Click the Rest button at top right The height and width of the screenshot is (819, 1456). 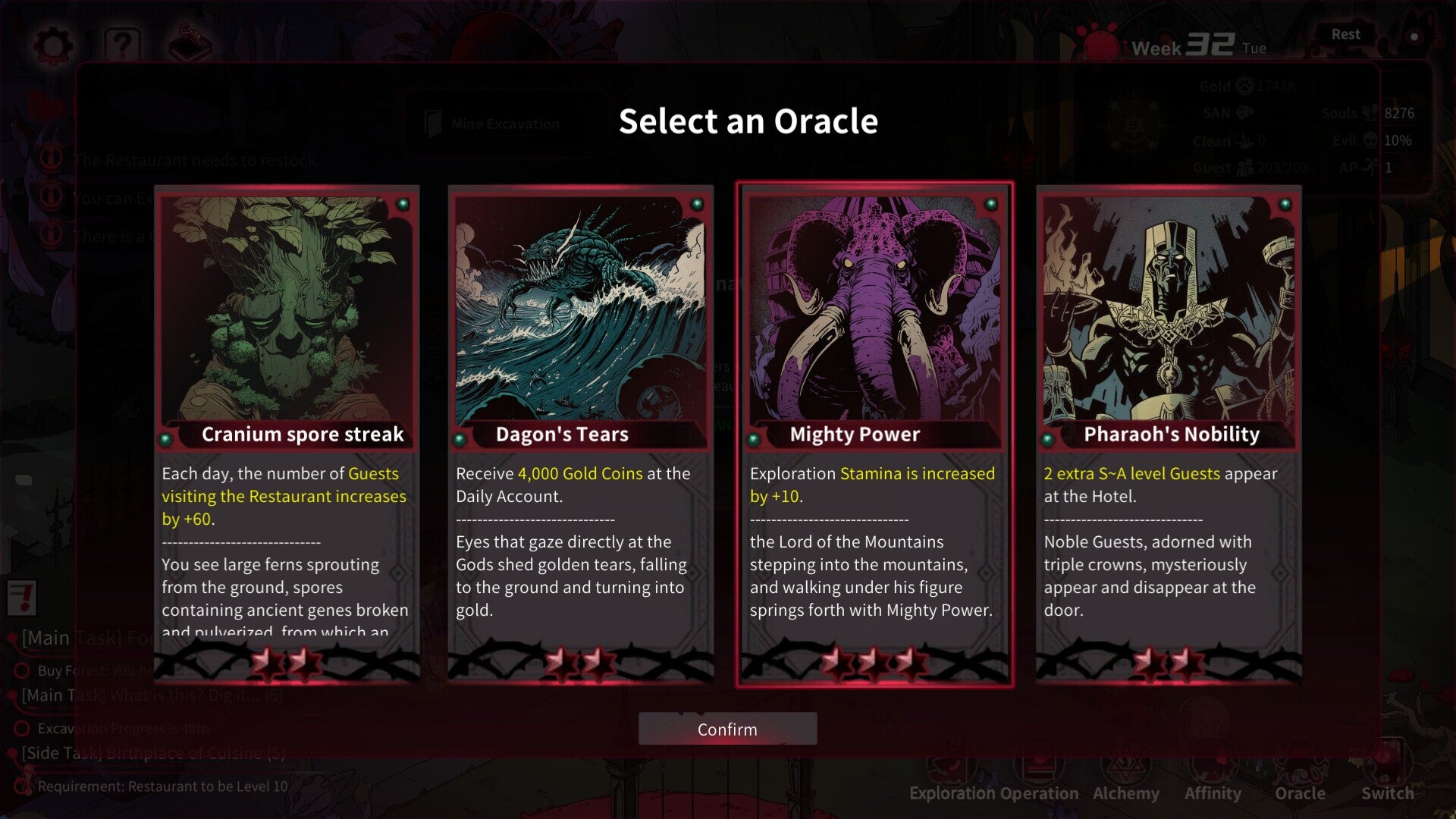1346,34
